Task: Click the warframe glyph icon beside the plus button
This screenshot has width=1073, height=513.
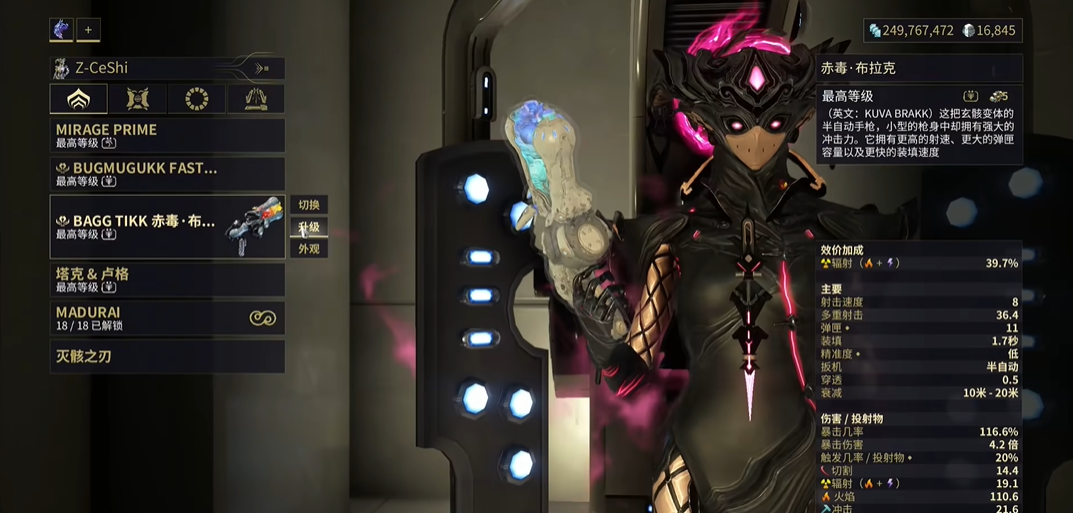Action: pyautogui.click(x=61, y=30)
